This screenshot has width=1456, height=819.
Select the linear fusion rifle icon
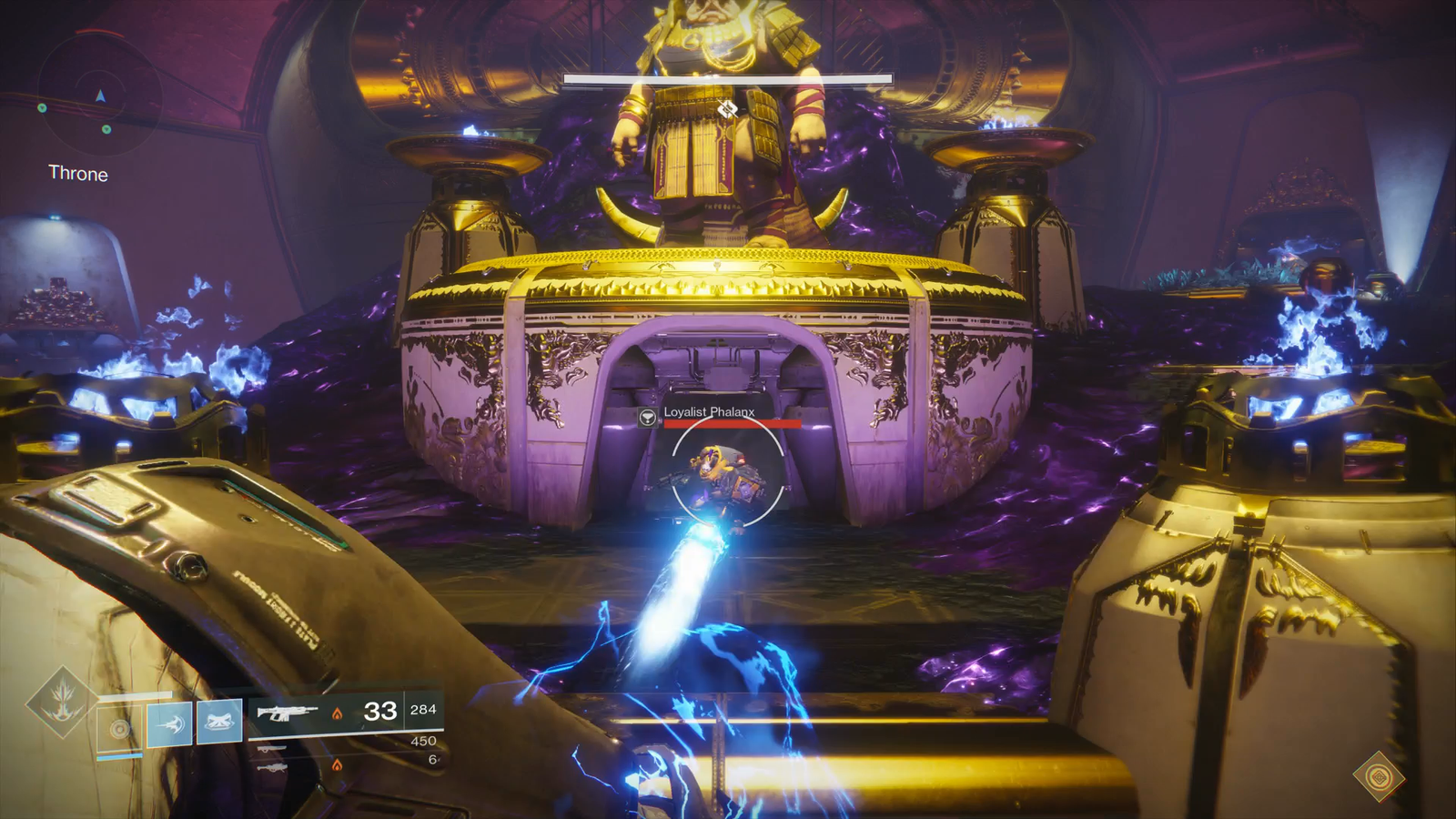(x=273, y=767)
